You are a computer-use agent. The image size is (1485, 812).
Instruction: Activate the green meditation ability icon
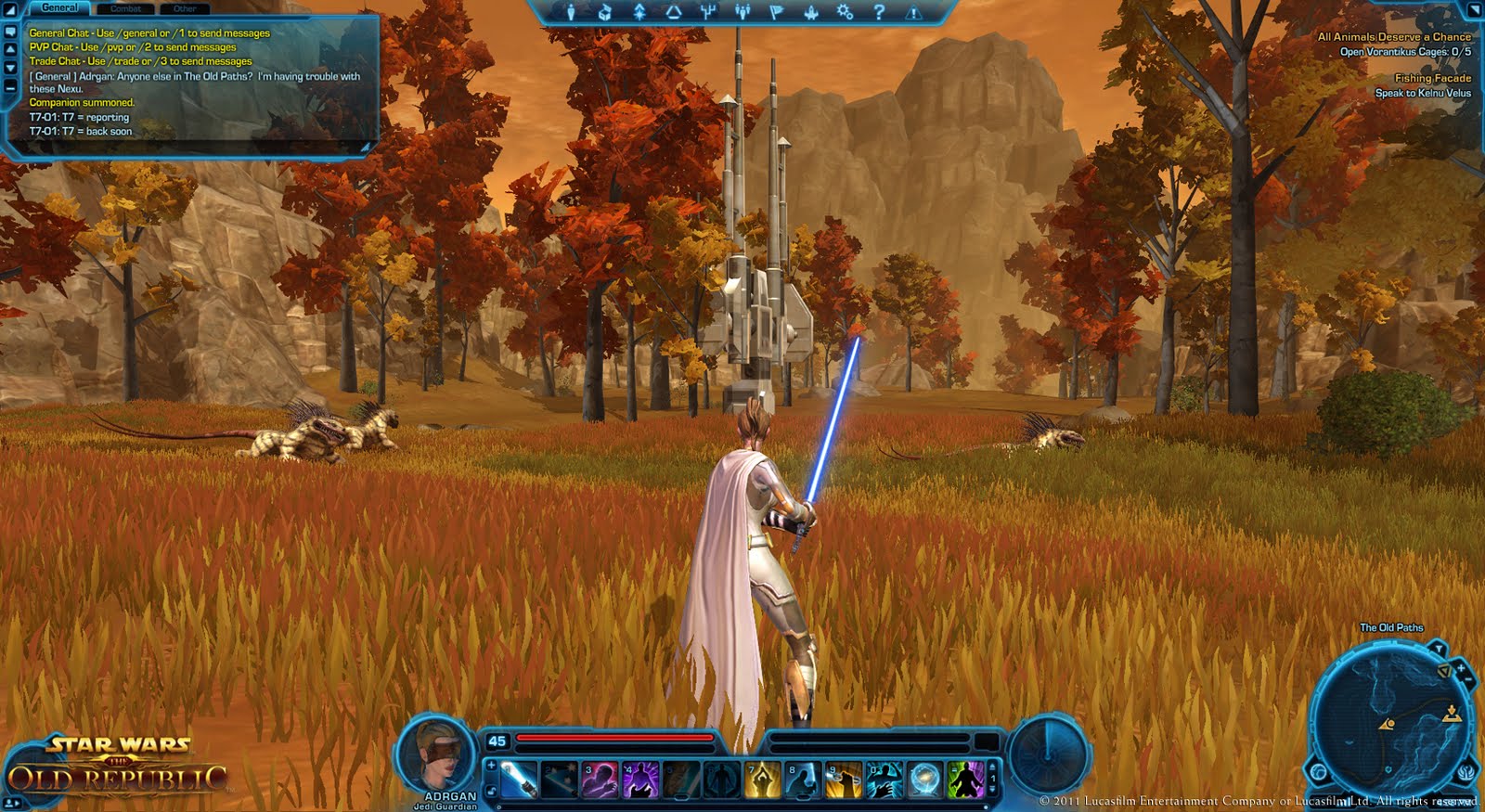[965, 780]
